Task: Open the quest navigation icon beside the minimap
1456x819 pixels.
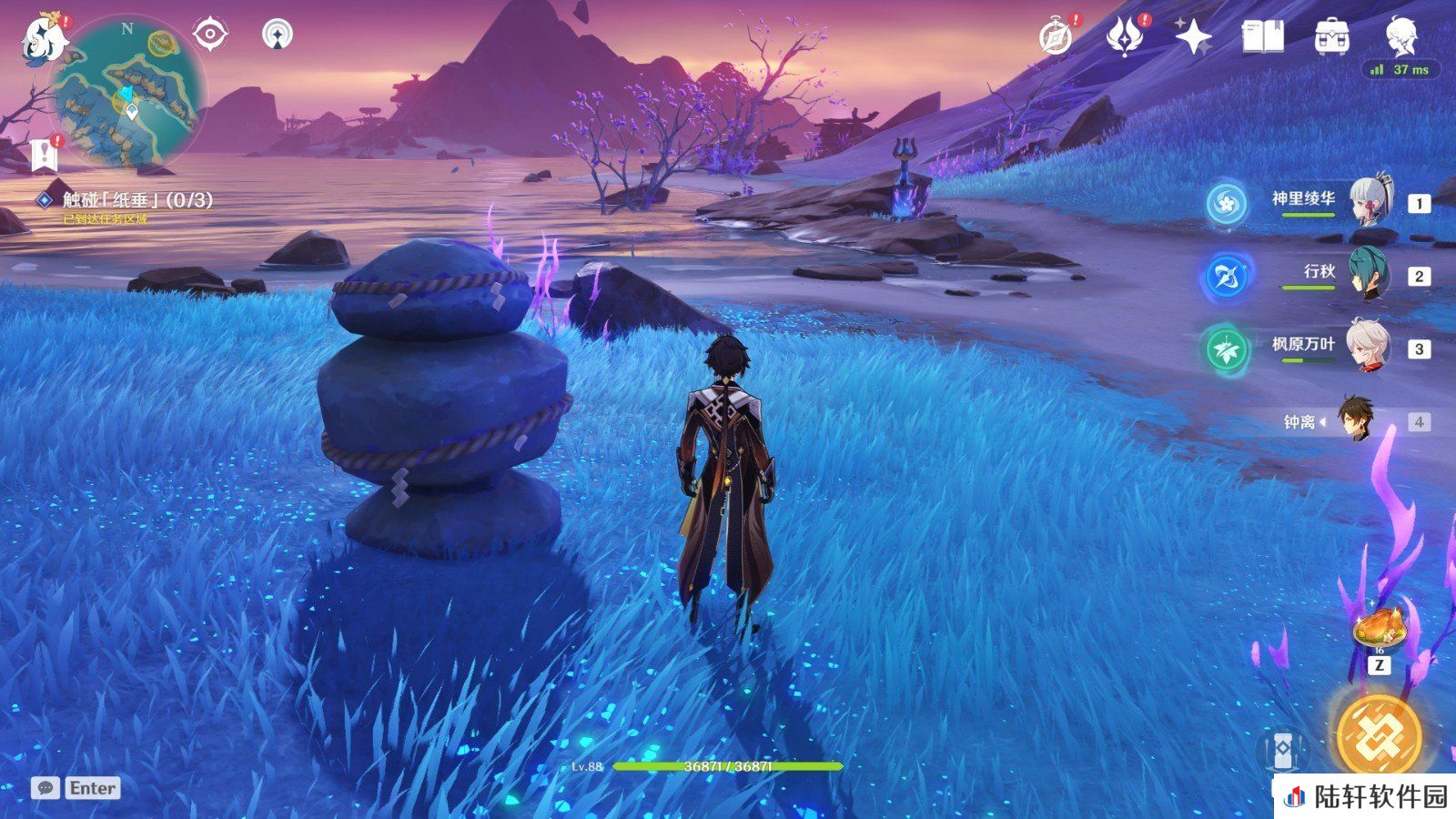Action: (x=278, y=35)
